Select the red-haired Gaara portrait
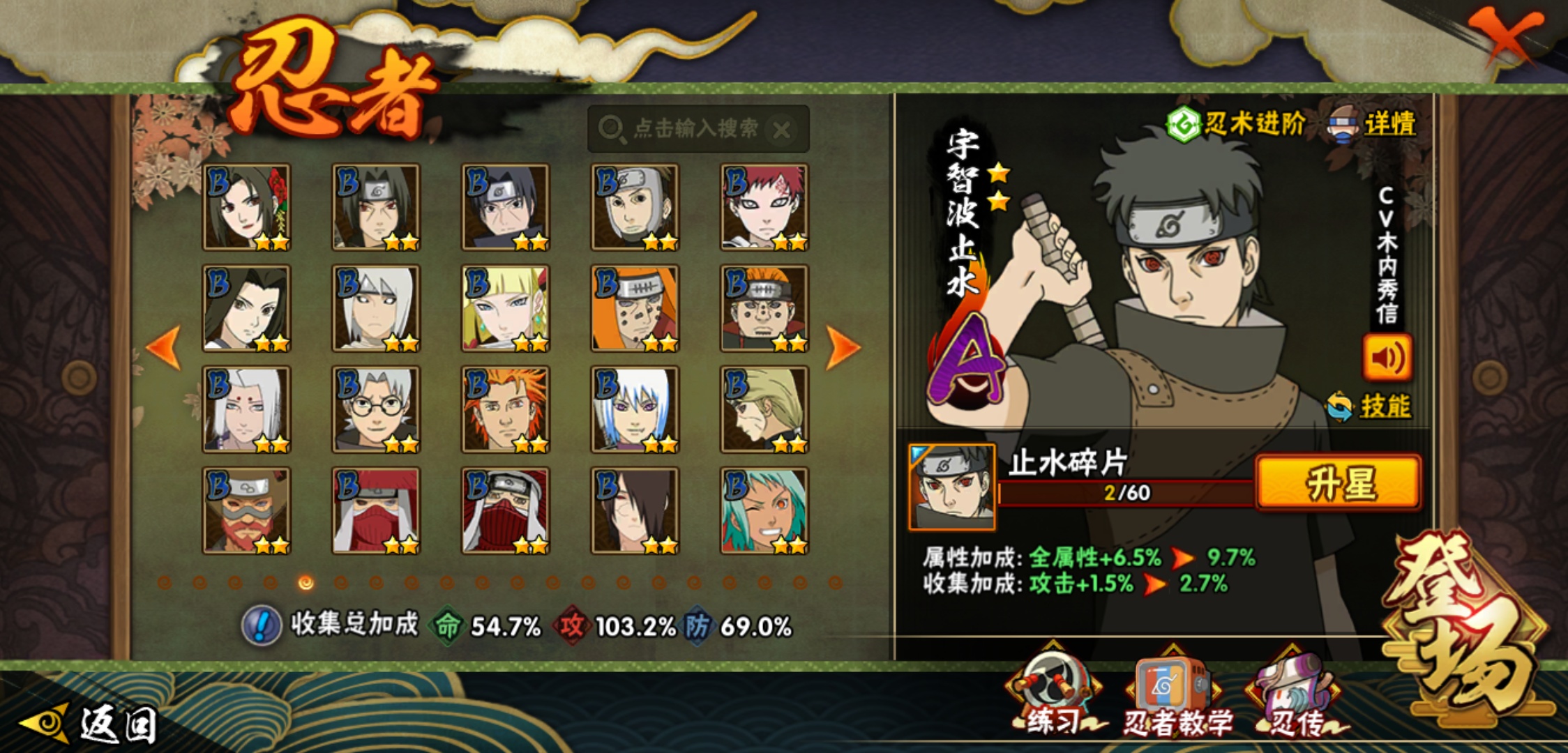This screenshot has width=1568, height=753. click(x=764, y=207)
